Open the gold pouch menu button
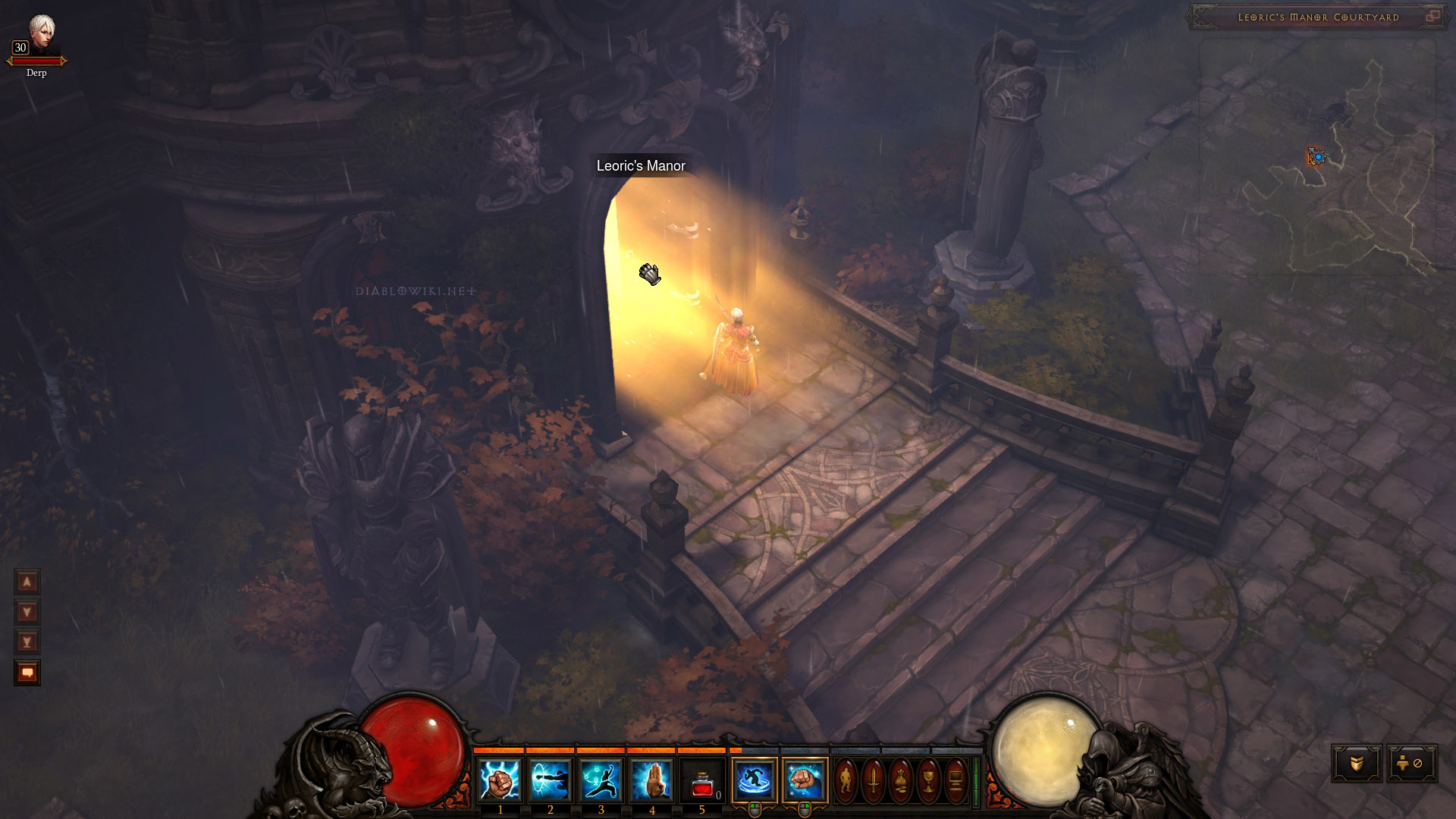 (x=901, y=780)
